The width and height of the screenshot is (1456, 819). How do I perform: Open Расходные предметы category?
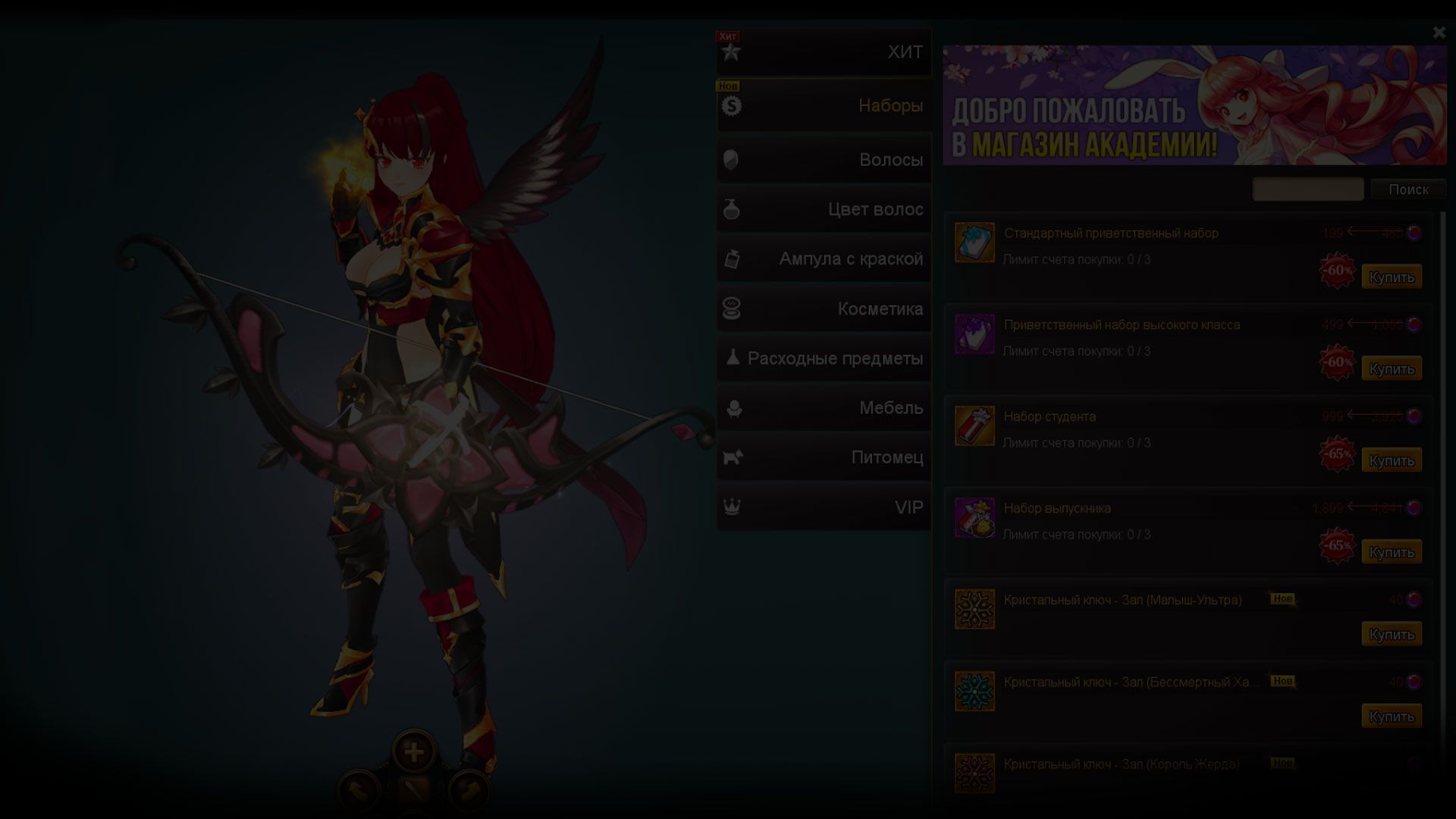point(824,359)
